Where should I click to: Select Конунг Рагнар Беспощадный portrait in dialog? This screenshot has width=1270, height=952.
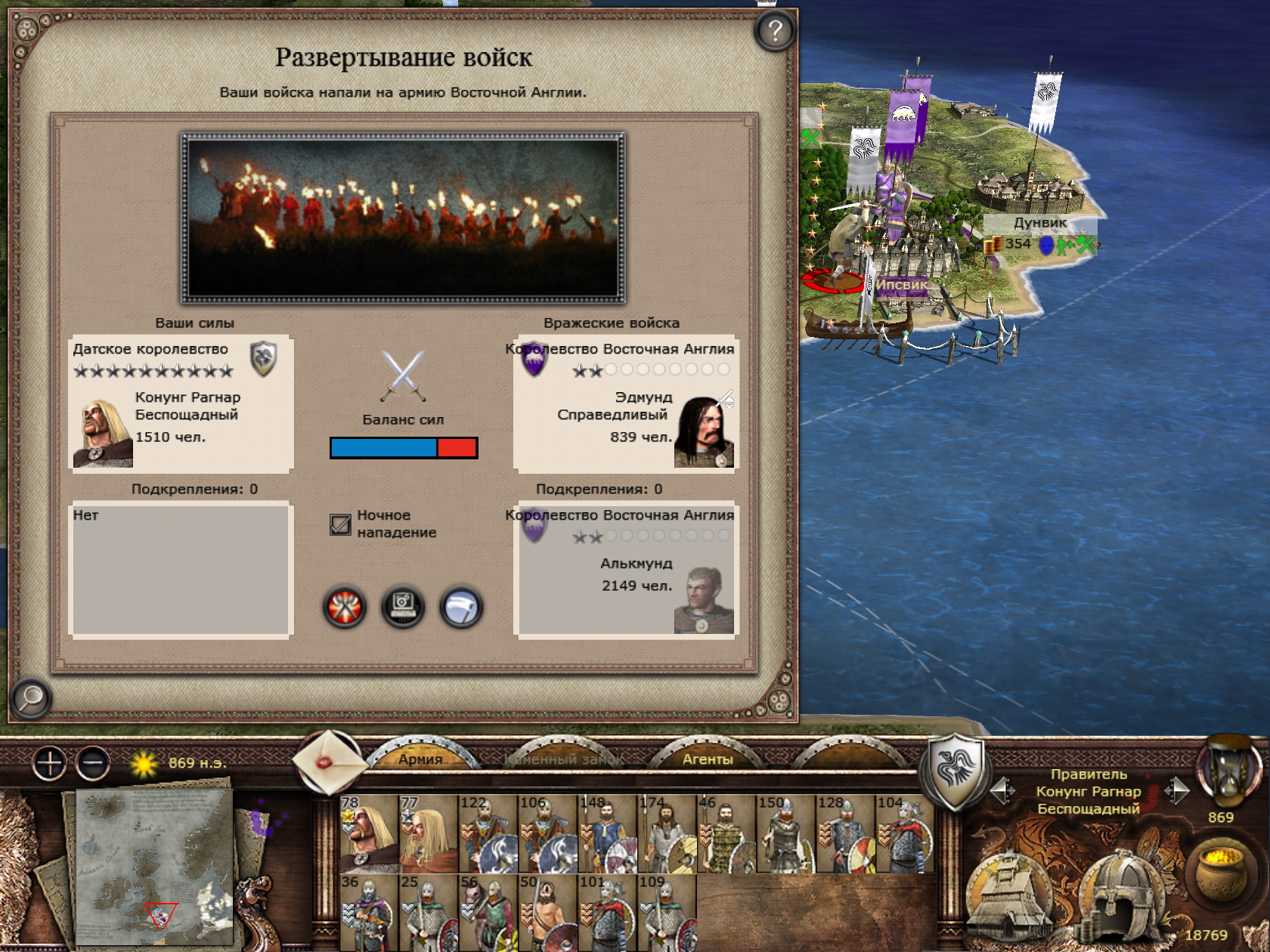pos(103,433)
